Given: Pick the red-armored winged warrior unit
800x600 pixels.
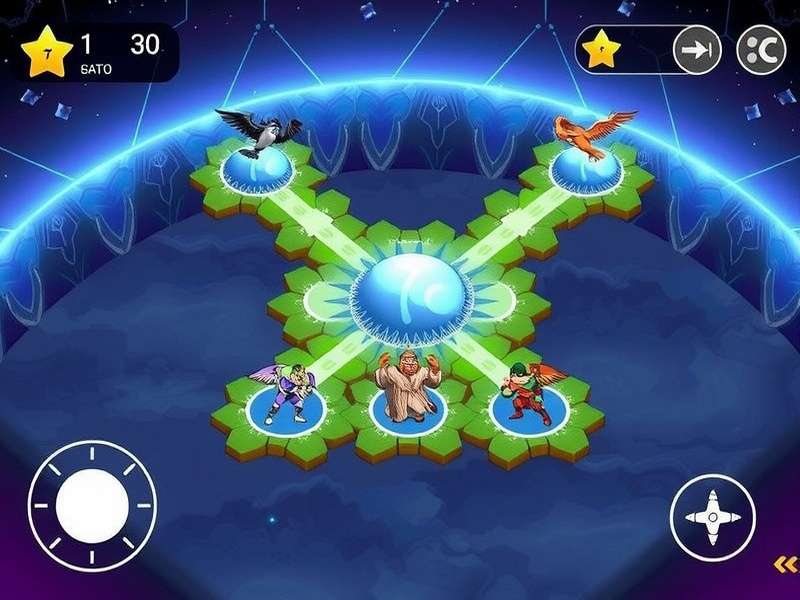Looking at the screenshot, I should [526, 392].
